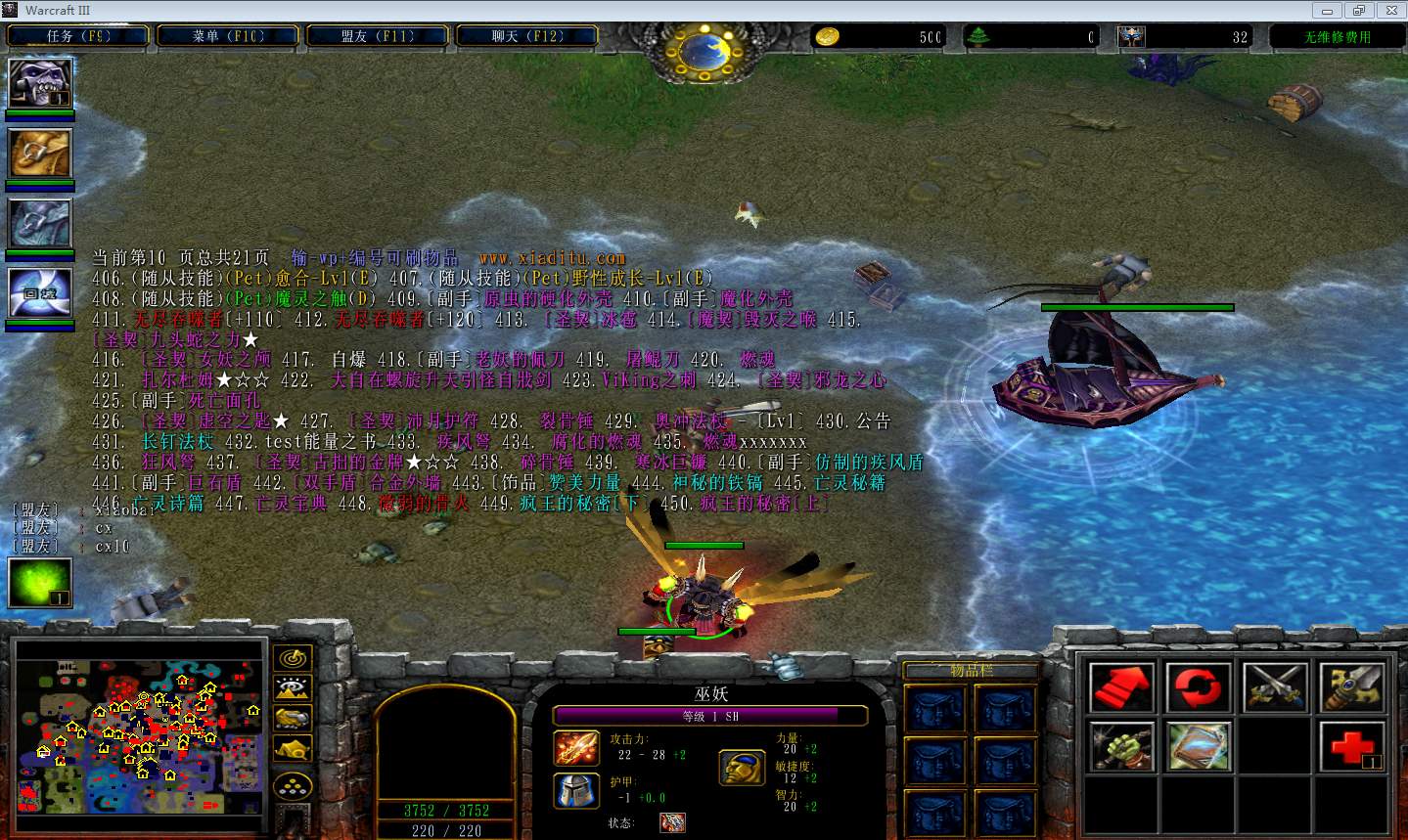
Task: Select the golden gauntlet hero portrait
Action: tap(40, 153)
